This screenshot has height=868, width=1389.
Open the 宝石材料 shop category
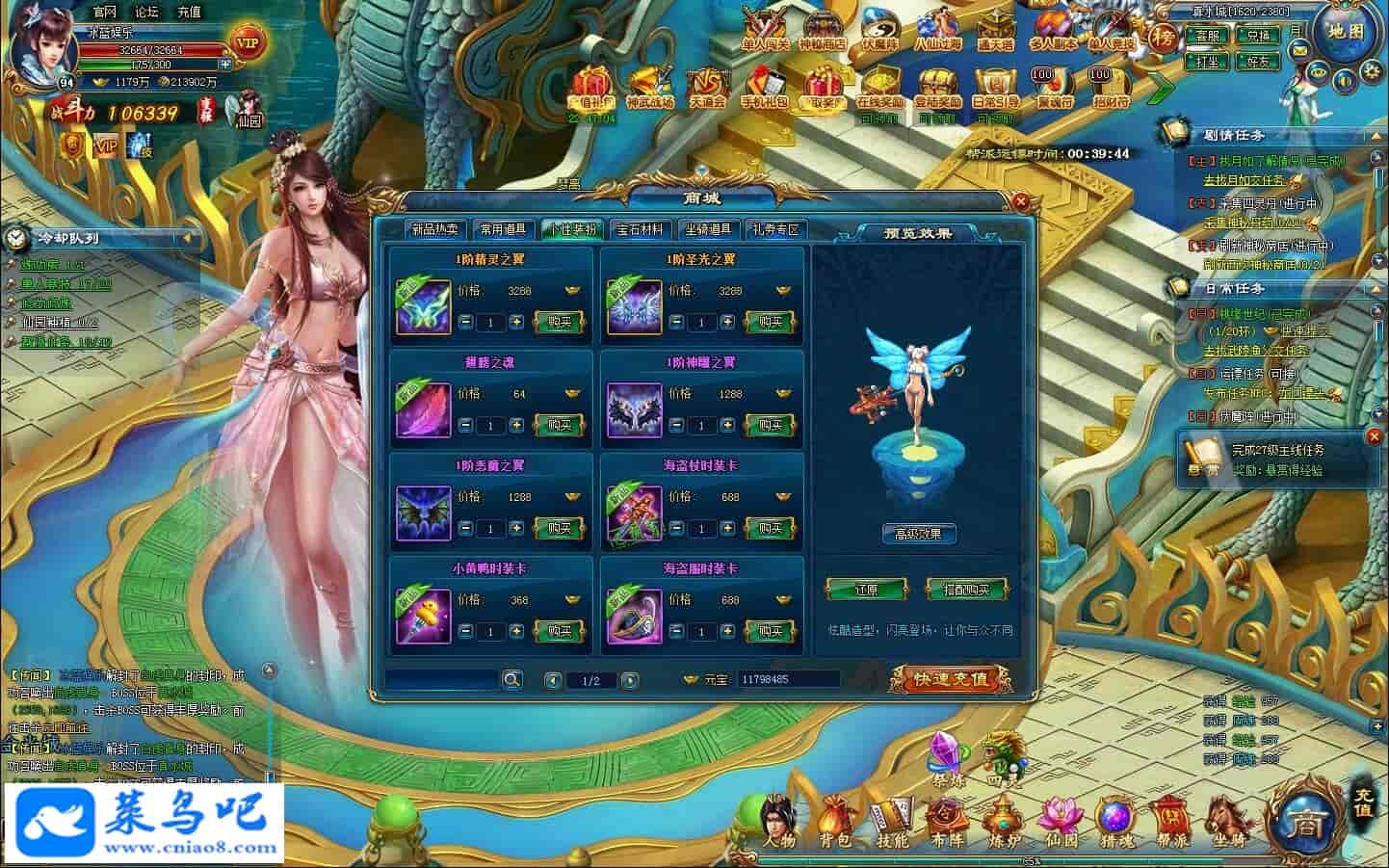coord(641,229)
